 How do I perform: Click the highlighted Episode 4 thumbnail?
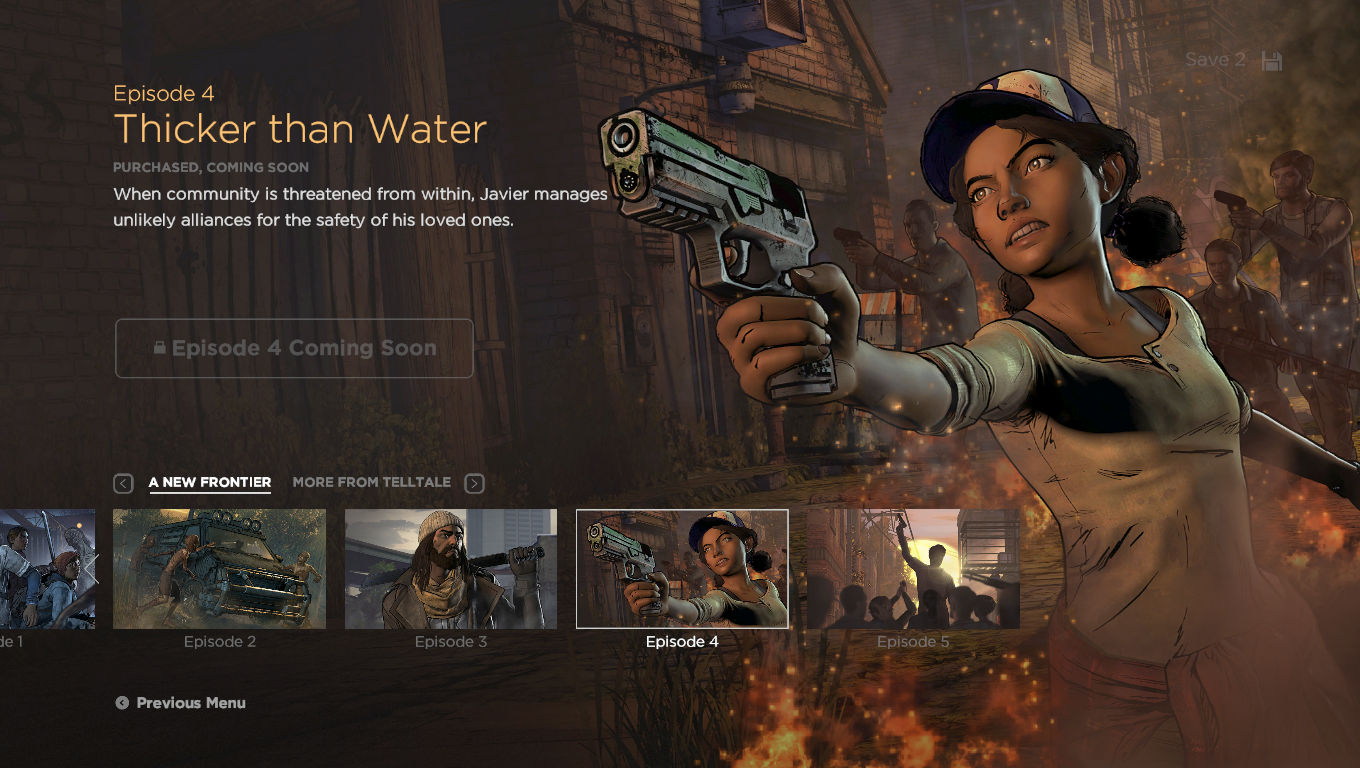[681, 568]
